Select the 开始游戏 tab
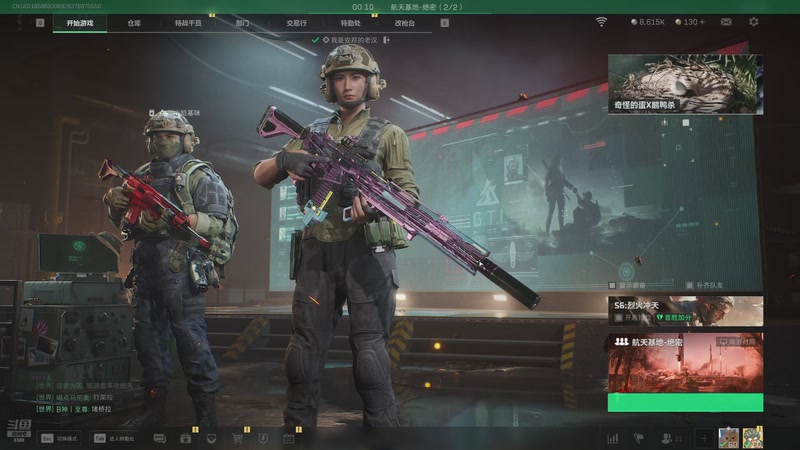The image size is (800, 450). pos(85,22)
